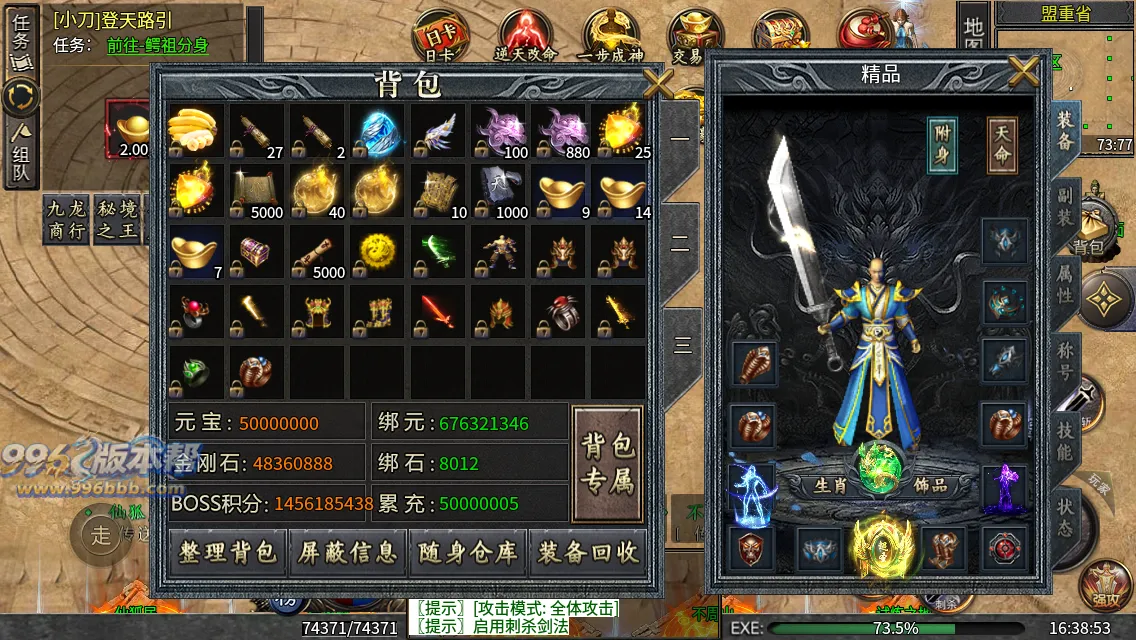The image size is (1136, 640).
Task: Open the 装备回收 equipment recycling
Action: coord(587,553)
